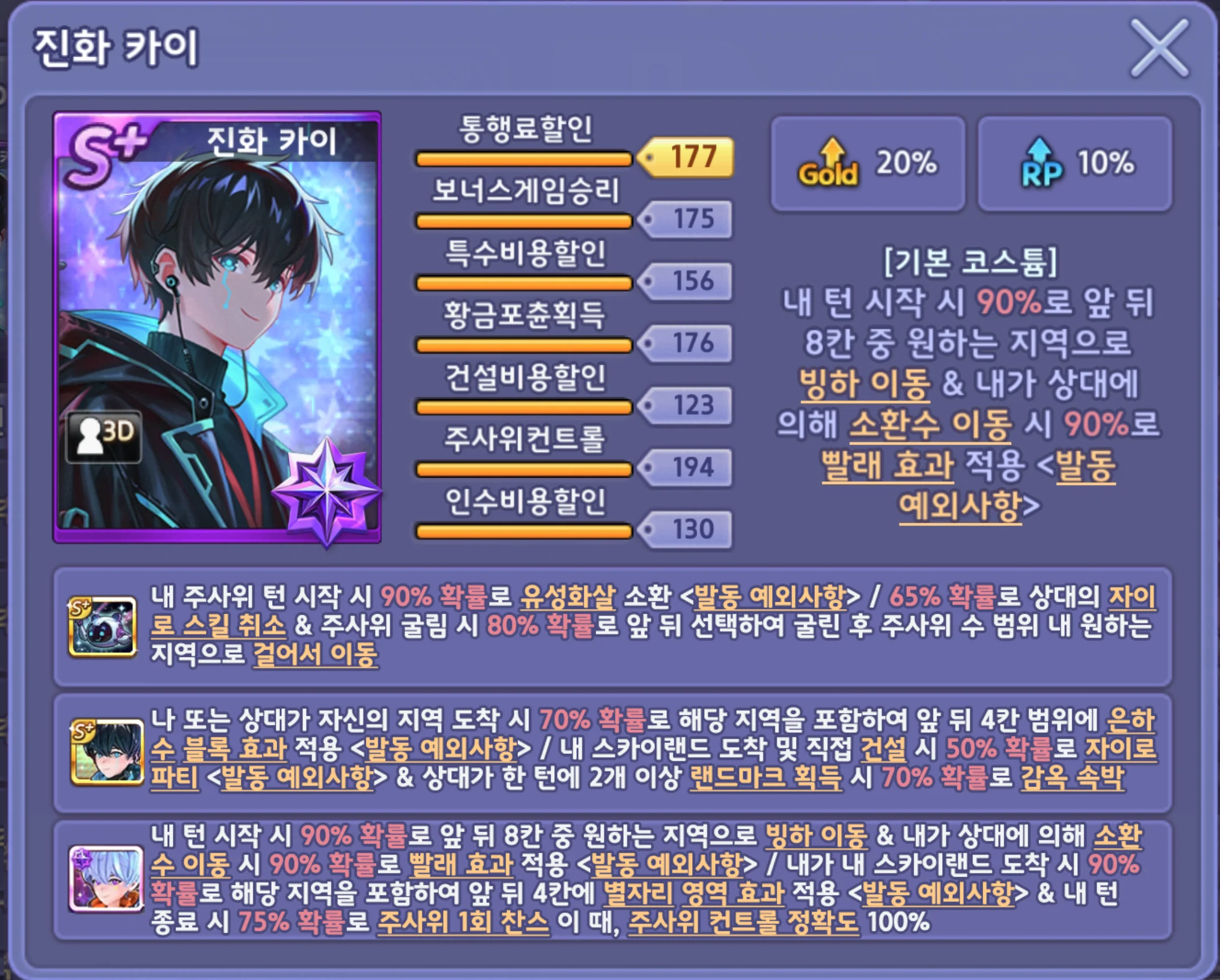Tap the 소환수 이동 link in costume text
The height and width of the screenshot is (980, 1220).
[x=930, y=425]
